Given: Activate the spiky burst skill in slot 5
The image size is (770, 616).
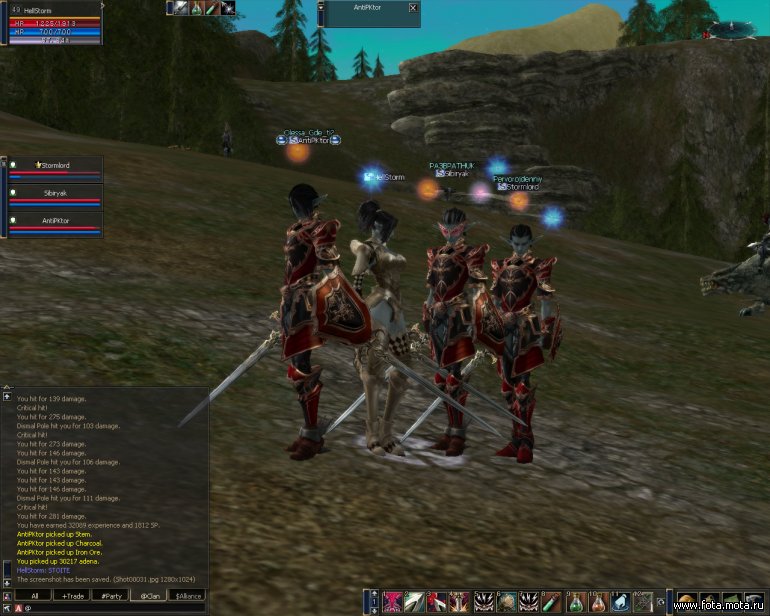Looking at the screenshot, I should tap(484, 603).
